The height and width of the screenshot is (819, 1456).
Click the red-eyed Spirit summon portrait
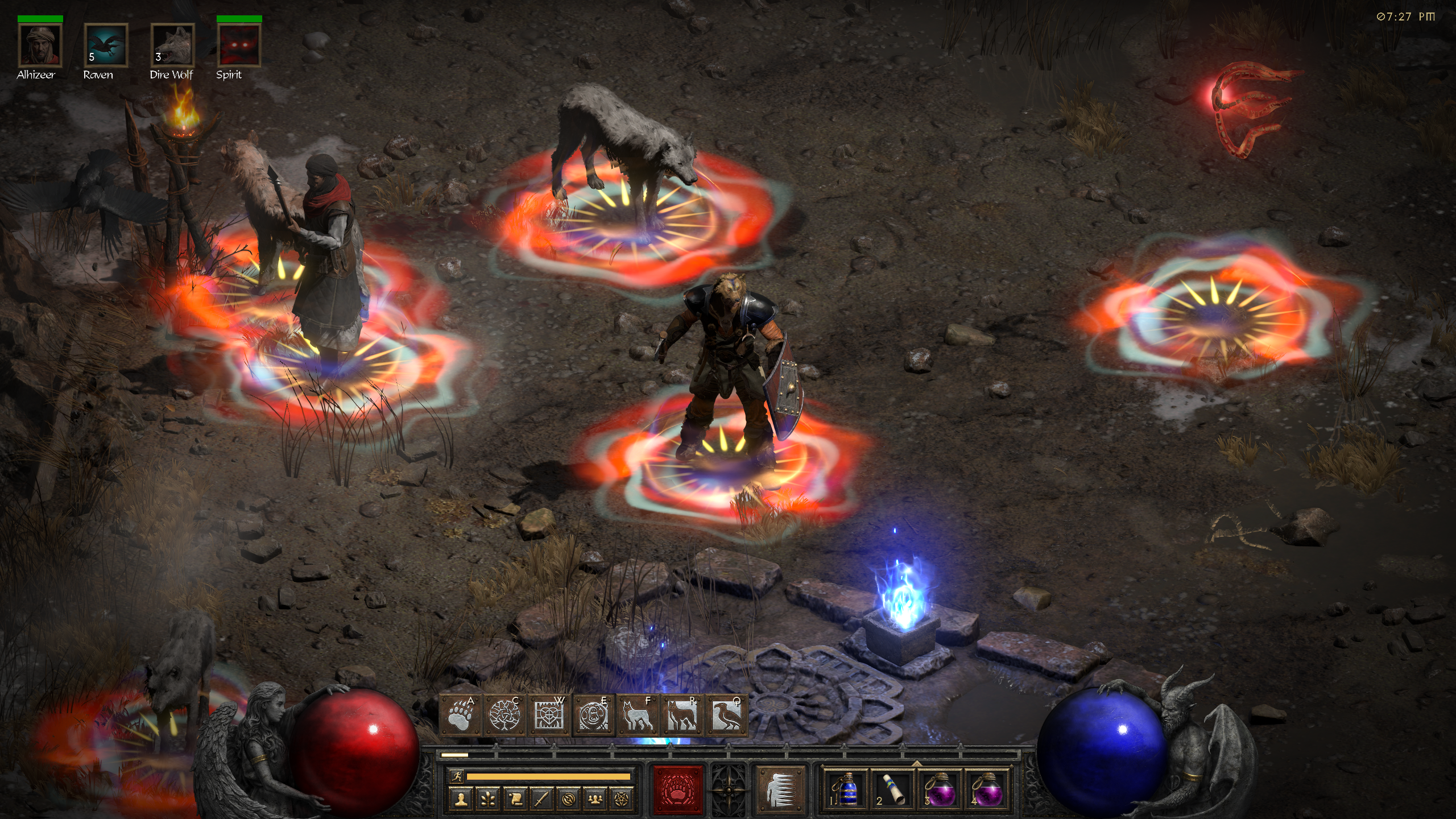[239, 45]
